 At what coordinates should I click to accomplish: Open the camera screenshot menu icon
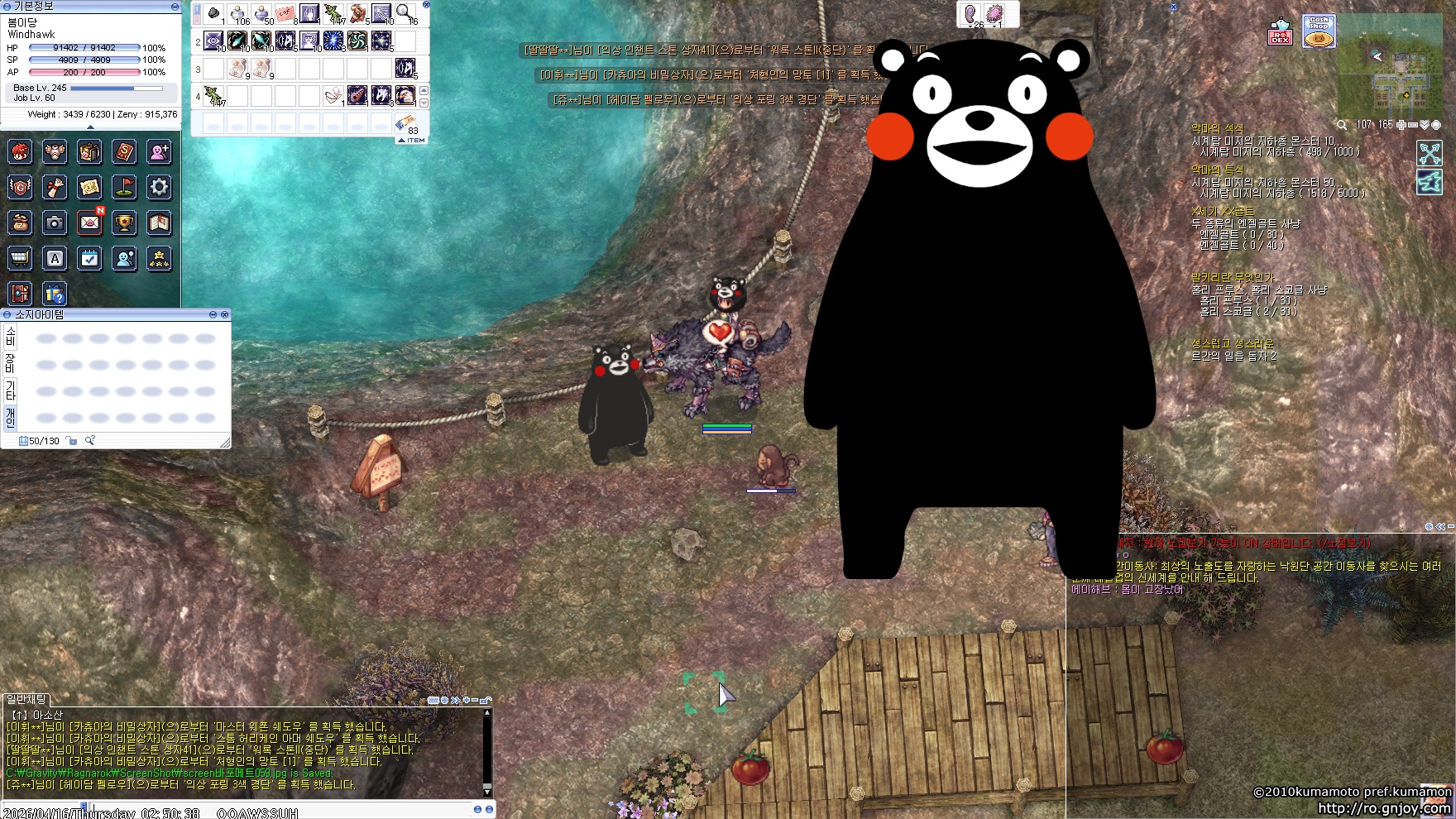point(55,223)
